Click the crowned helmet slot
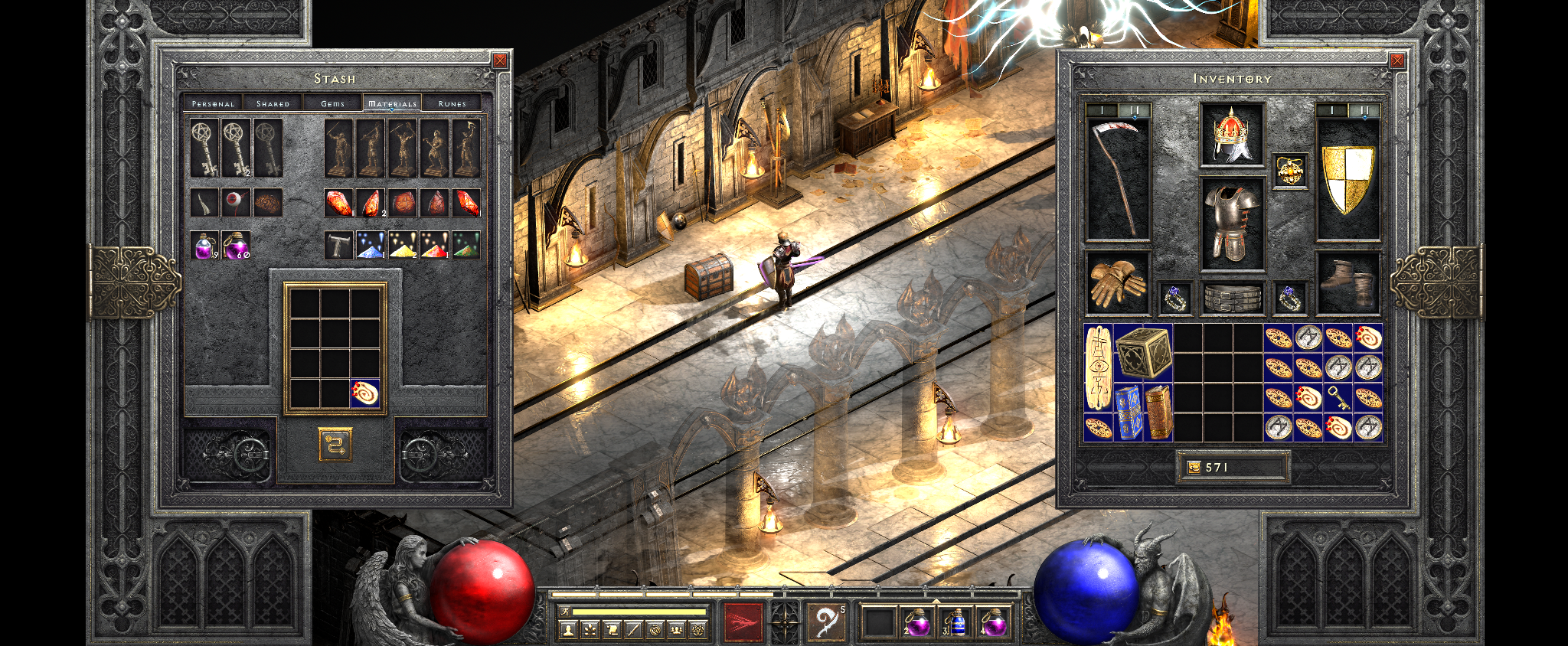The image size is (1568, 646). coord(1231,135)
